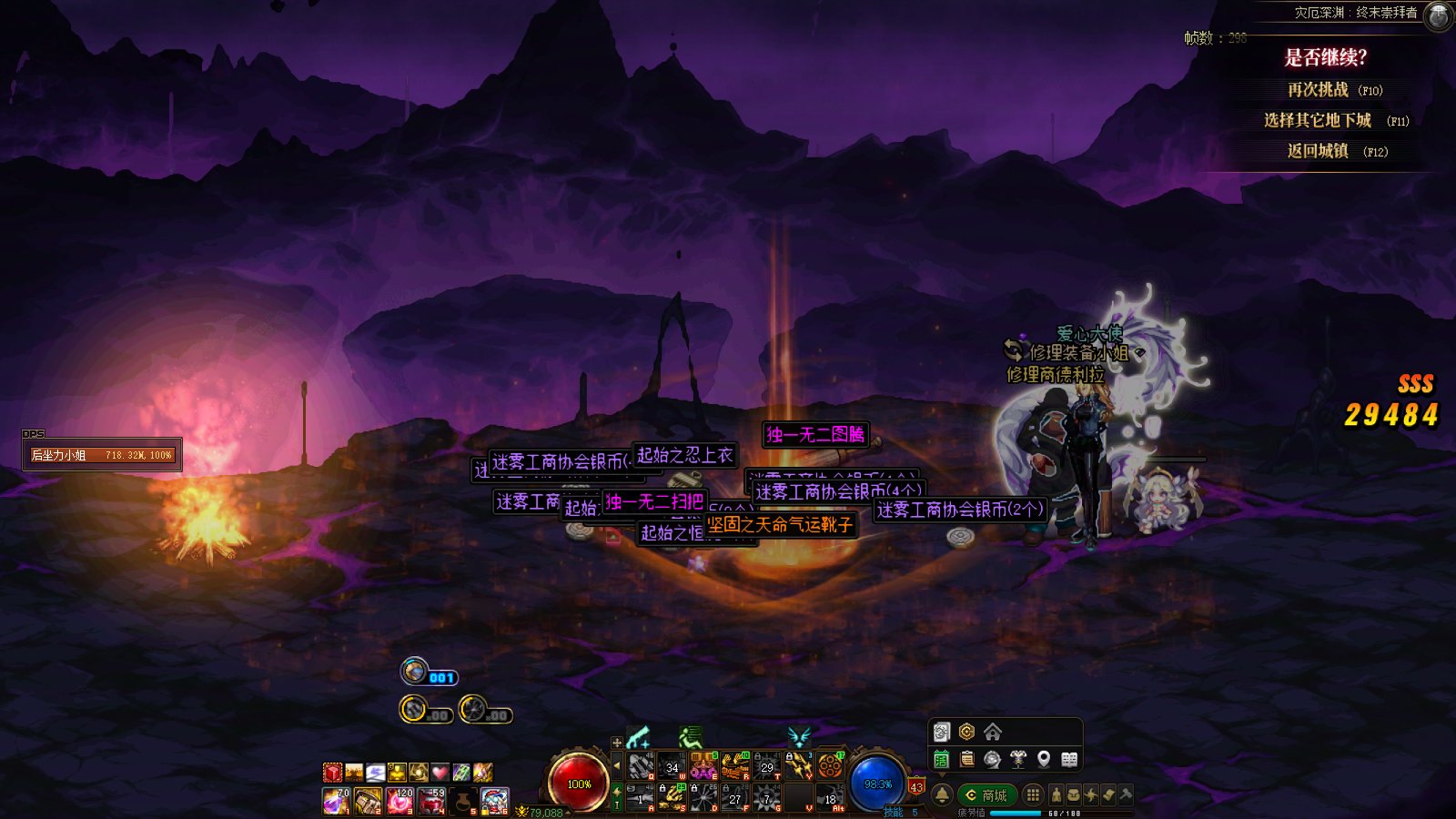Click the map location pin icon
1456x819 pixels.
1044,759
